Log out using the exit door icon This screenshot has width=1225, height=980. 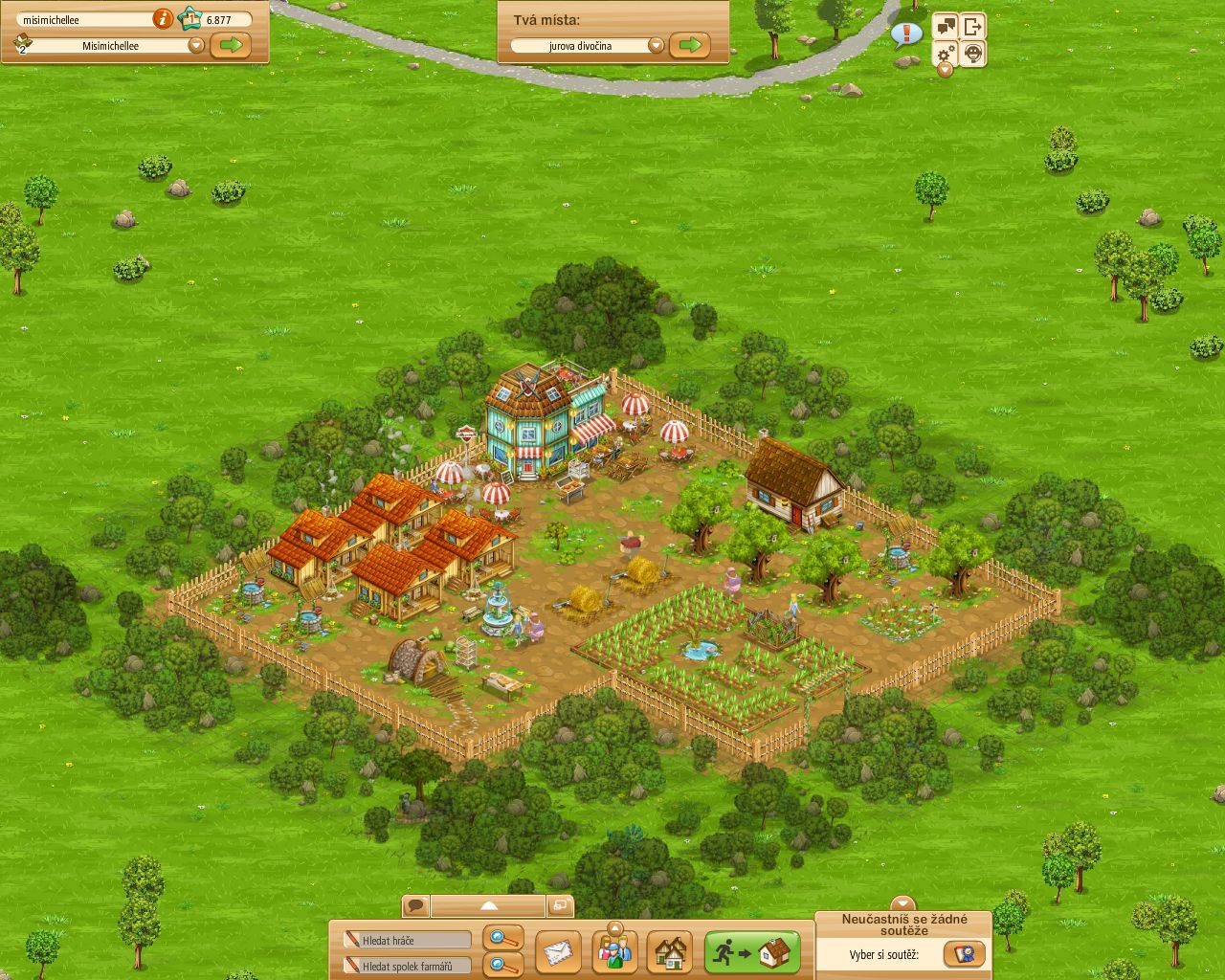[974, 26]
